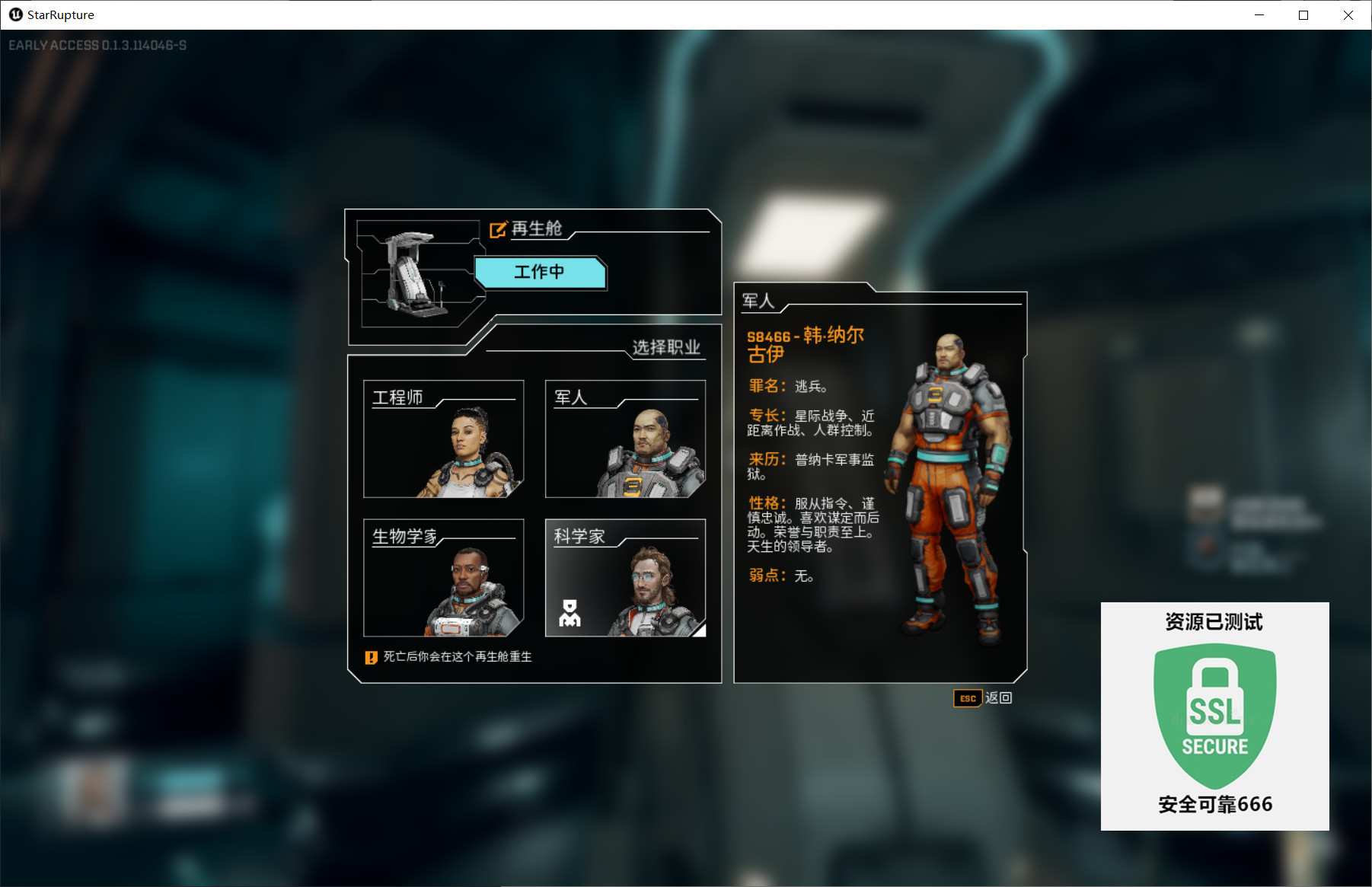Click the StarRupture Unreal logo in the title bar

(x=15, y=14)
